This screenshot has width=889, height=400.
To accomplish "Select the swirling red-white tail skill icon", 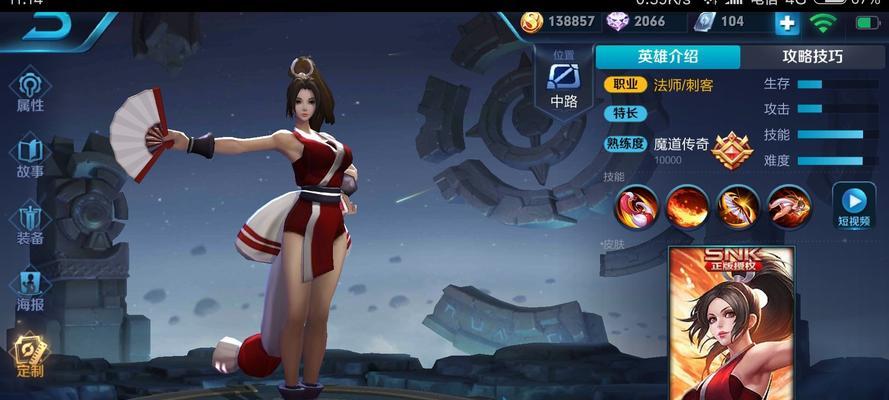I will tap(636, 206).
